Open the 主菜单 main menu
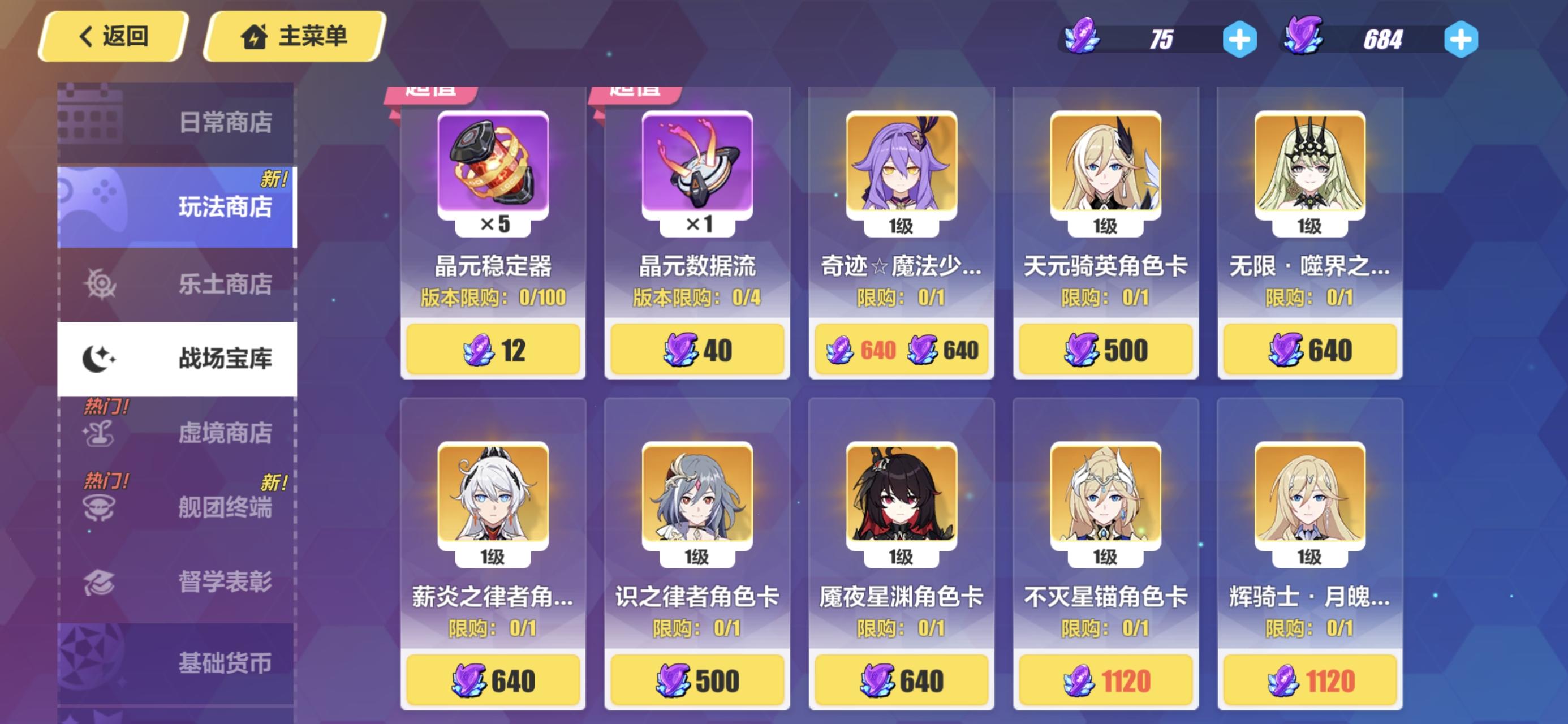Image resolution: width=1568 pixels, height=724 pixels. [x=294, y=37]
